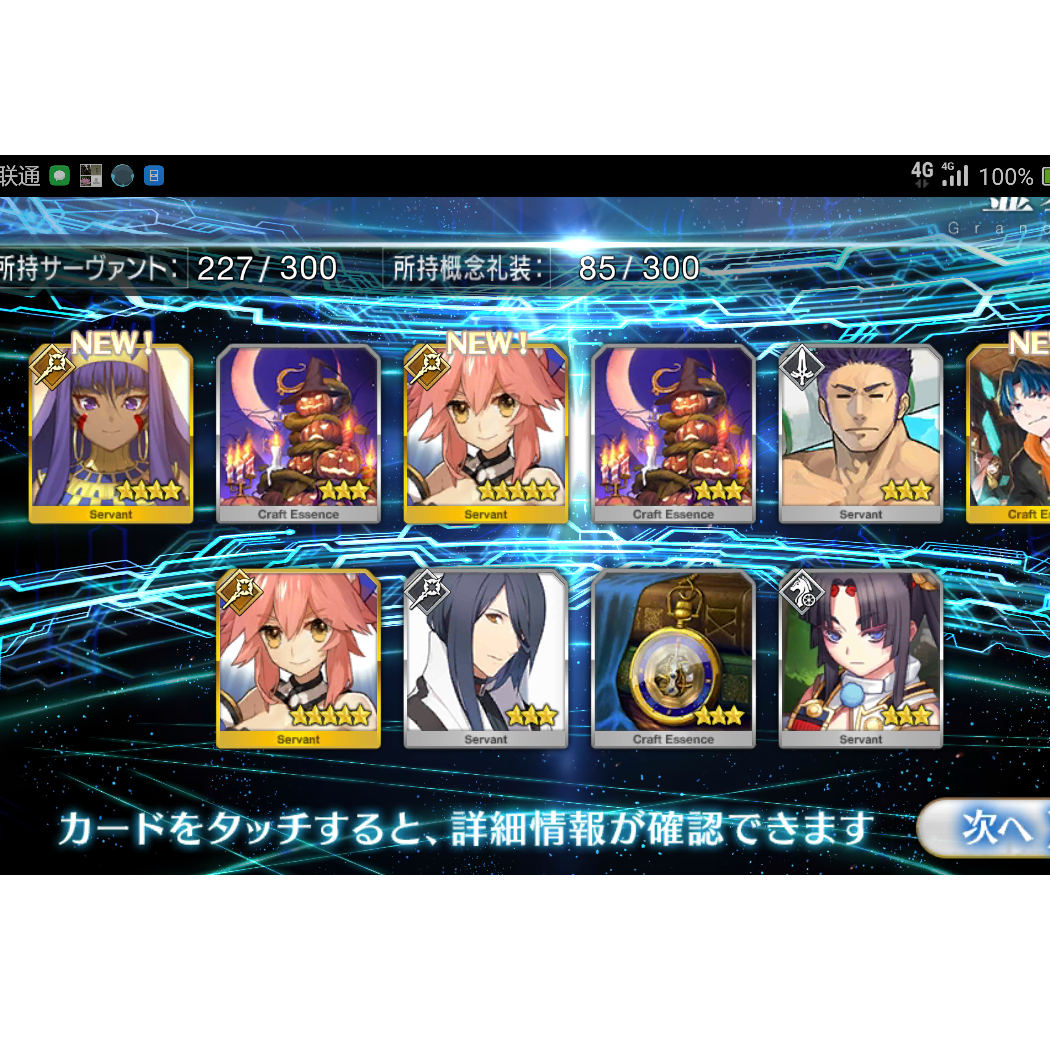
Task: Open the dark-haired hooded 3-star Caster card
Action: [x=486, y=658]
